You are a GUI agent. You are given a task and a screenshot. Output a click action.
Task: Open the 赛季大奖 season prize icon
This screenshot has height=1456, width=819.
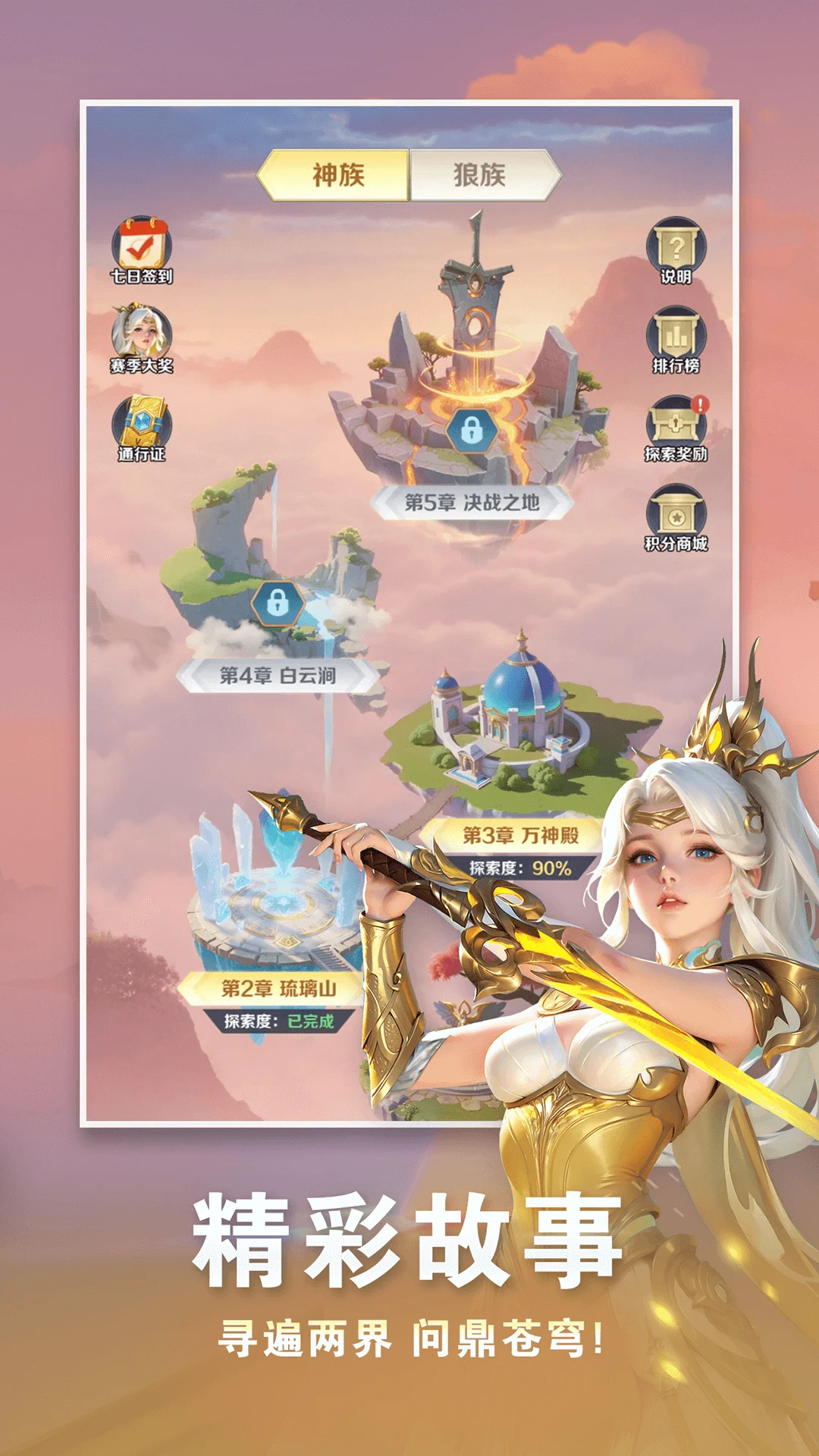(142, 339)
